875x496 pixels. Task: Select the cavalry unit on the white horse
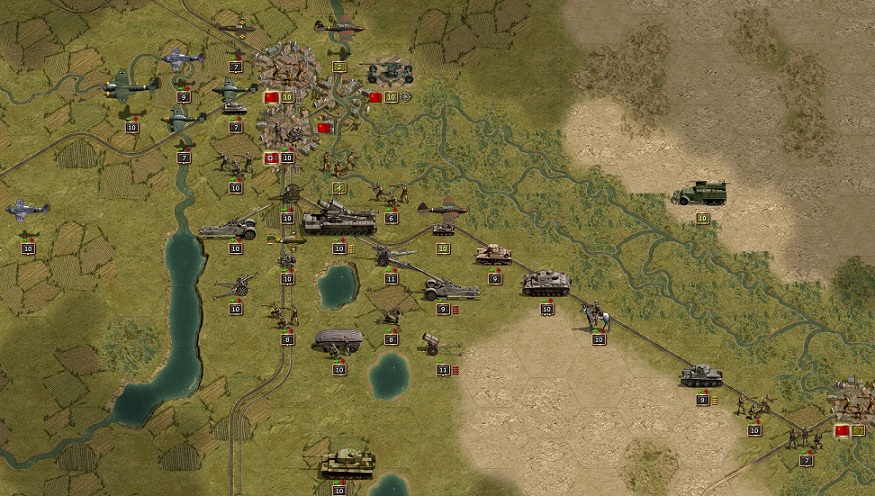click(x=597, y=316)
